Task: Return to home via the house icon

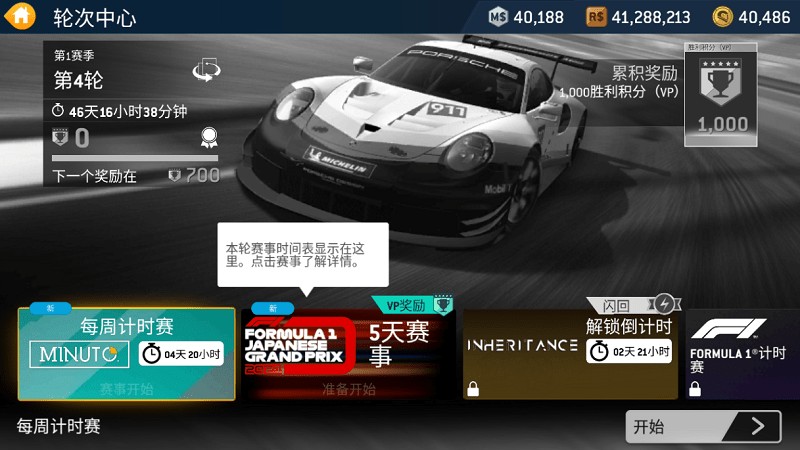Action: (19, 17)
